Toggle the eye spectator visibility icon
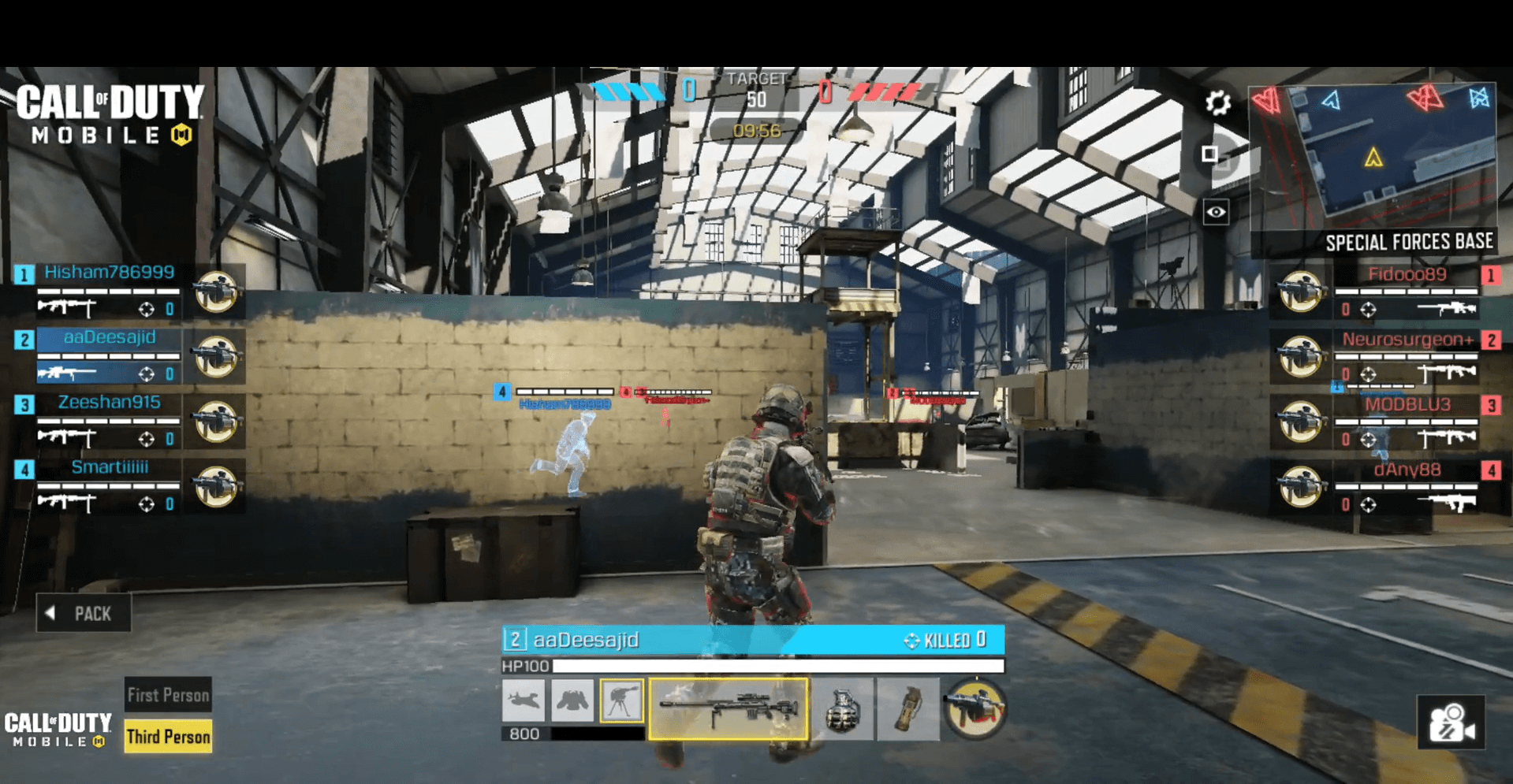The image size is (1513, 784). point(1216,210)
